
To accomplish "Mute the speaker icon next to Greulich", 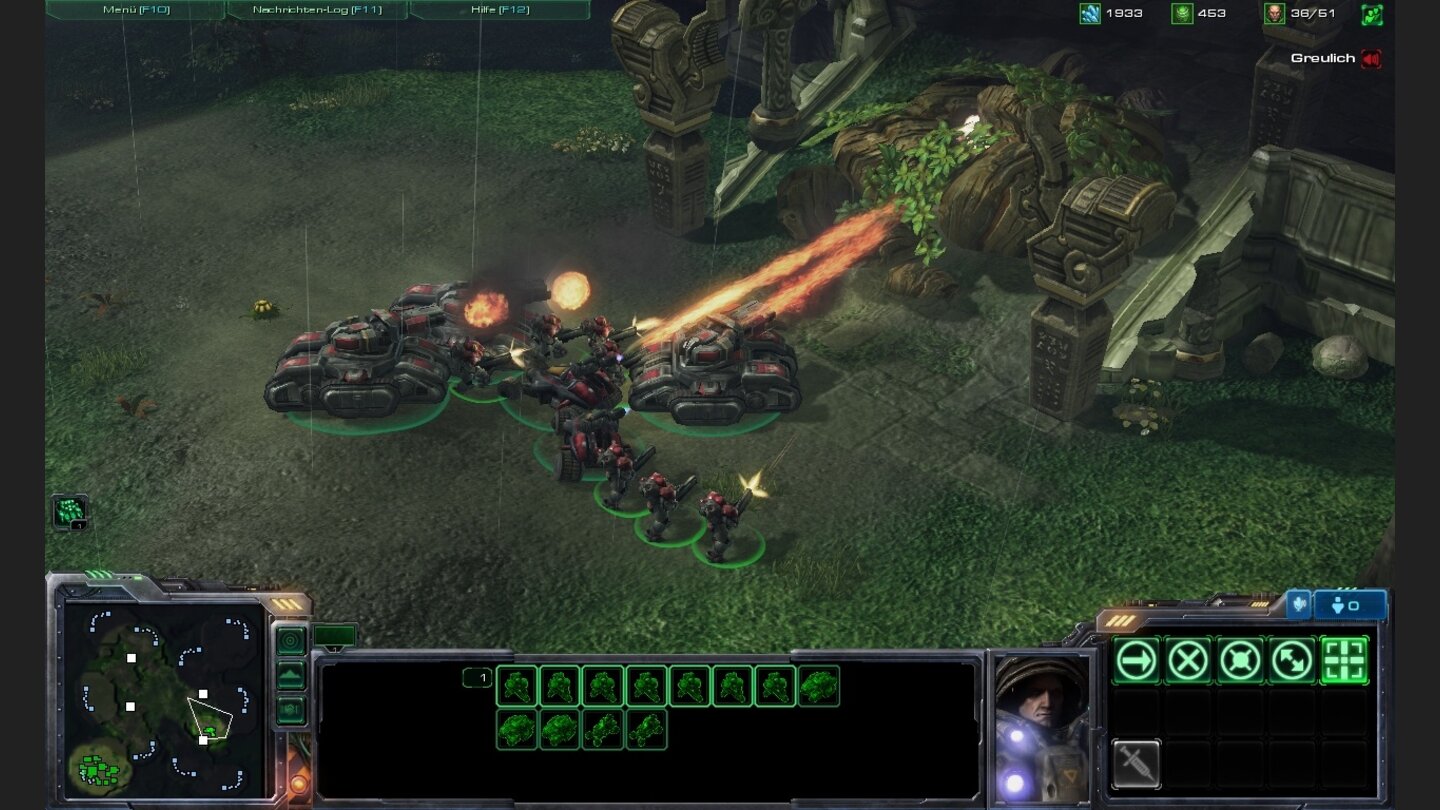I will tap(1369, 58).
